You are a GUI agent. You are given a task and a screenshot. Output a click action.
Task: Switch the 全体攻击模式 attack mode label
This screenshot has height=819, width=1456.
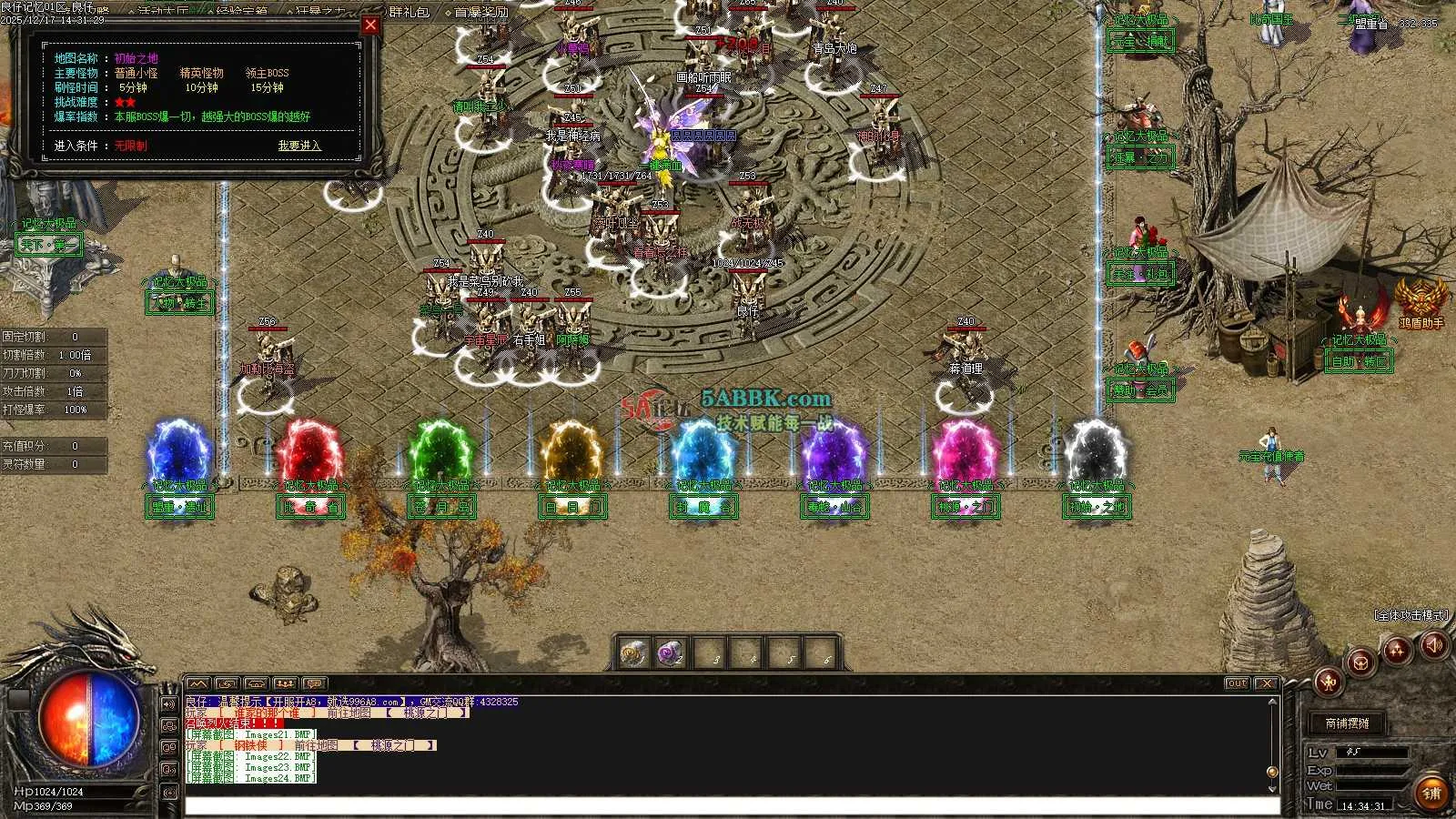[1410, 616]
